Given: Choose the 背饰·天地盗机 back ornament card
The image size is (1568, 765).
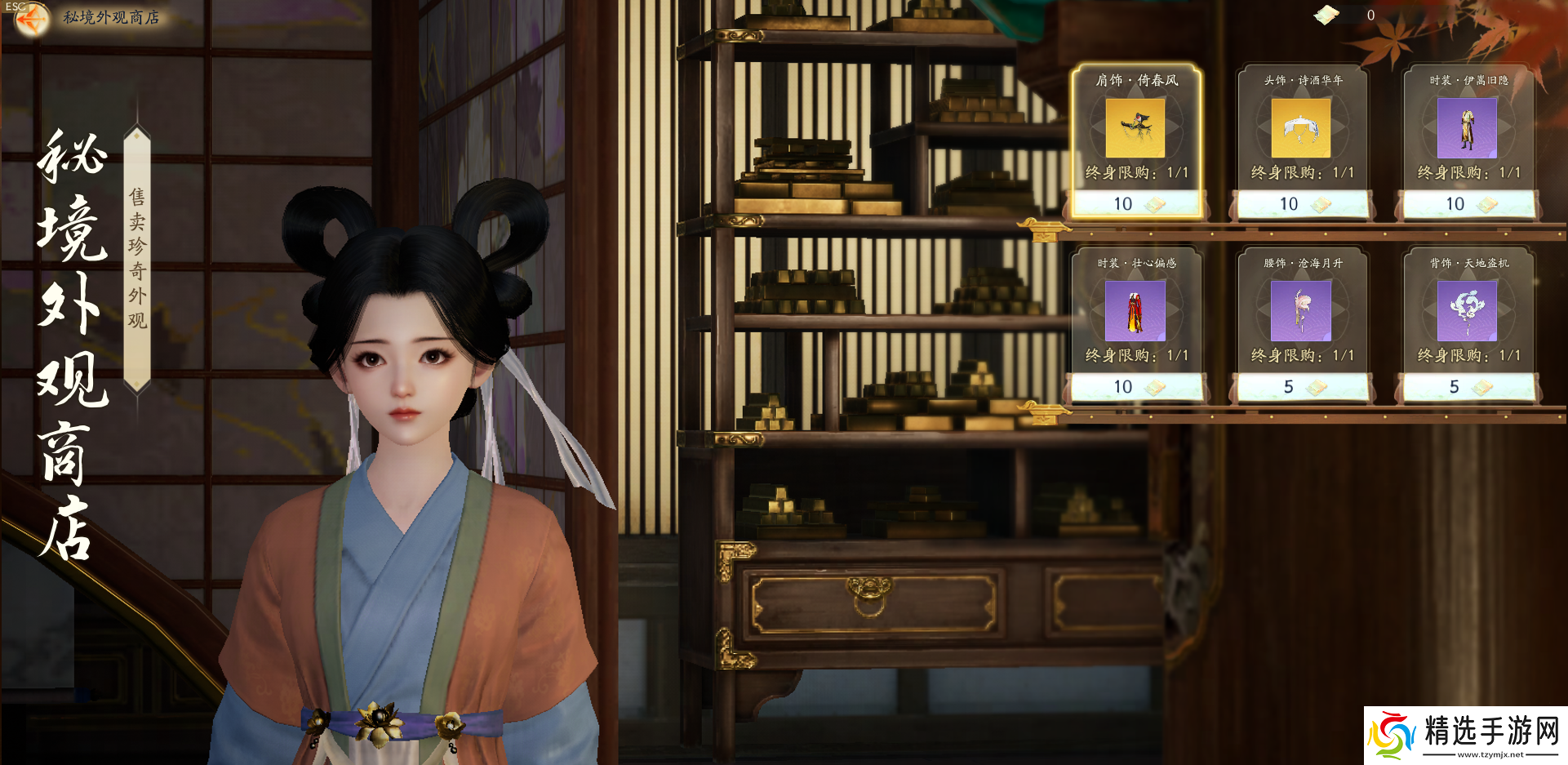Looking at the screenshot, I should pos(1467,311).
